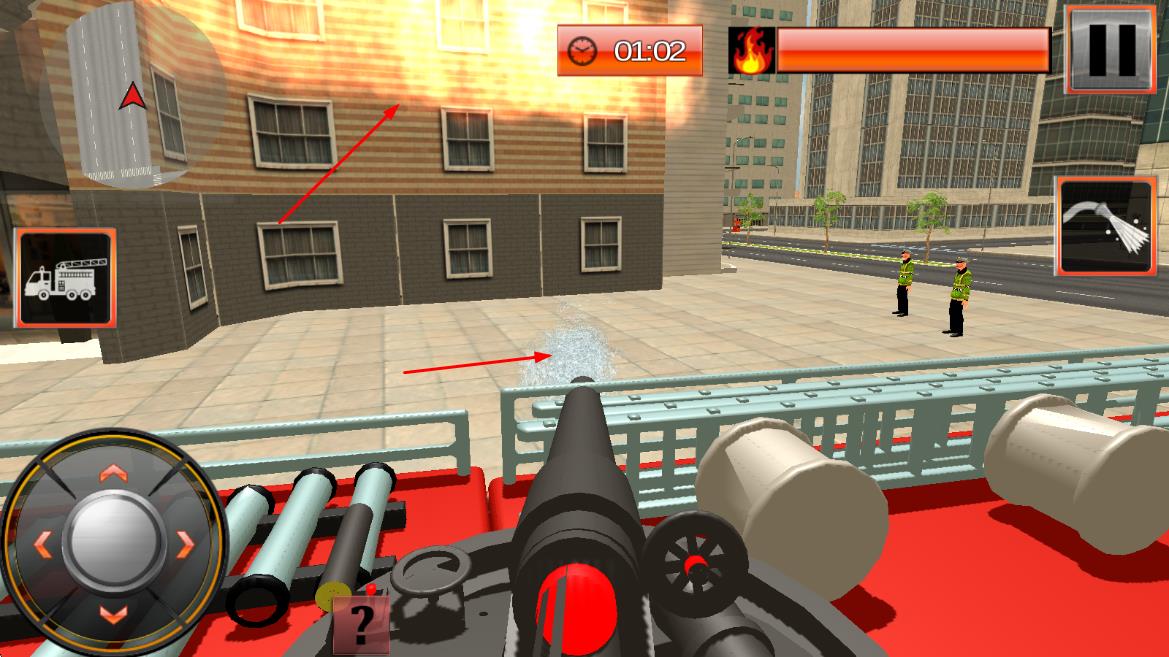This screenshot has width=1169, height=657.
Task: Pause the game
Action: (1111, 49)
